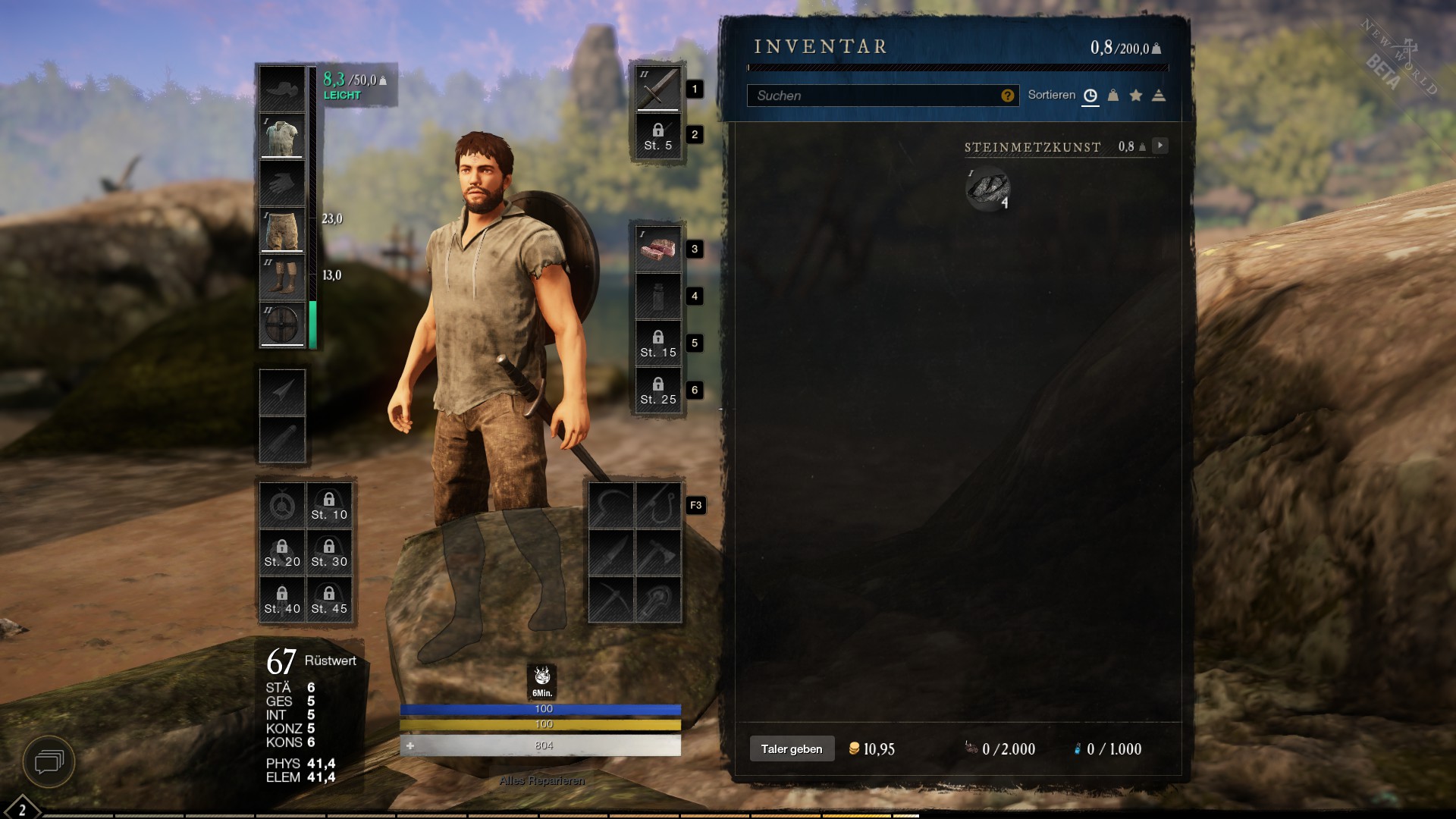Select the equipped pants armor slot
The image size is (1456, 819).
pyautogui.click(x=282, y=231)
